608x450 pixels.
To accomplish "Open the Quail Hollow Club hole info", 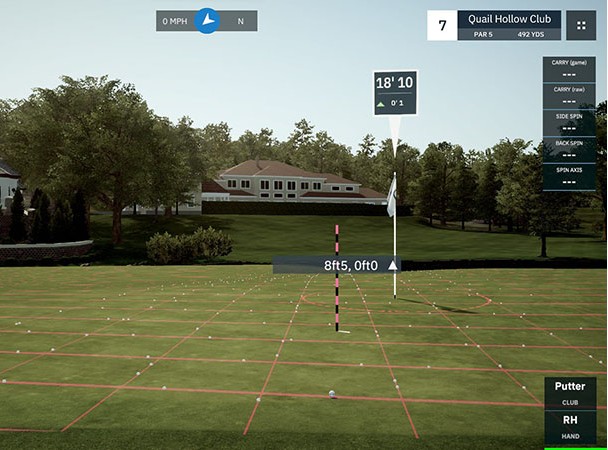I will tap(508, 25).
